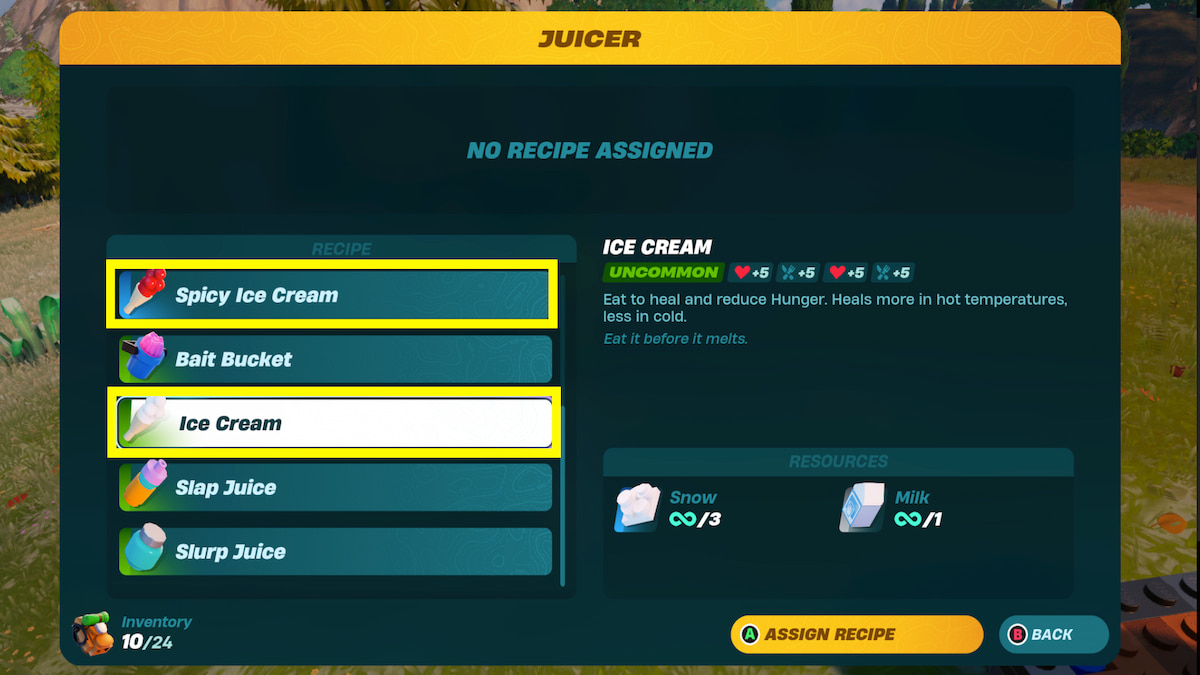Select the Spicy Ice Cream recipe
The image size is (1200, 675).
334,295
